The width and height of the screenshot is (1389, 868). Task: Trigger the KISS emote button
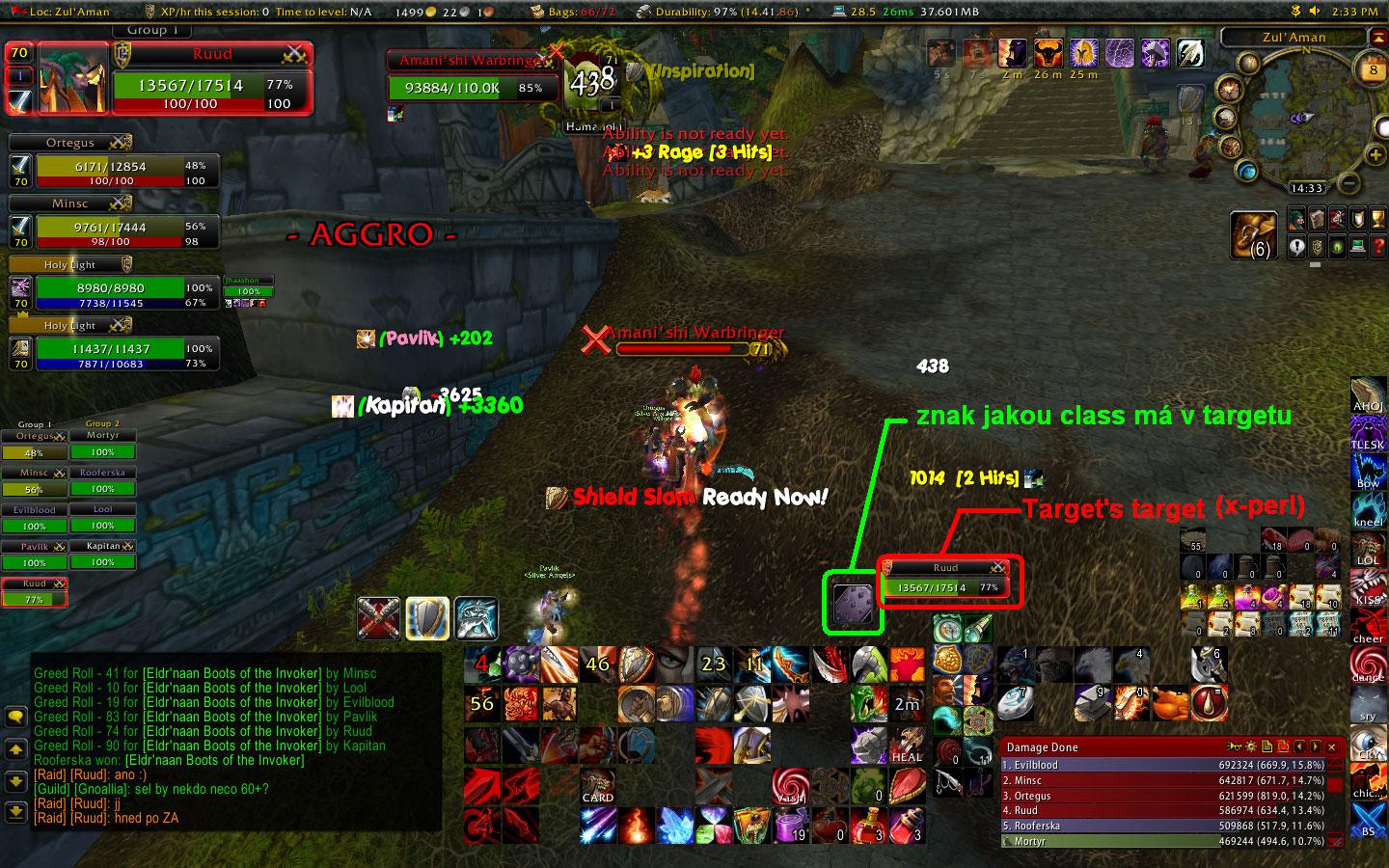pyautogui.click(x=1368, y=586)
